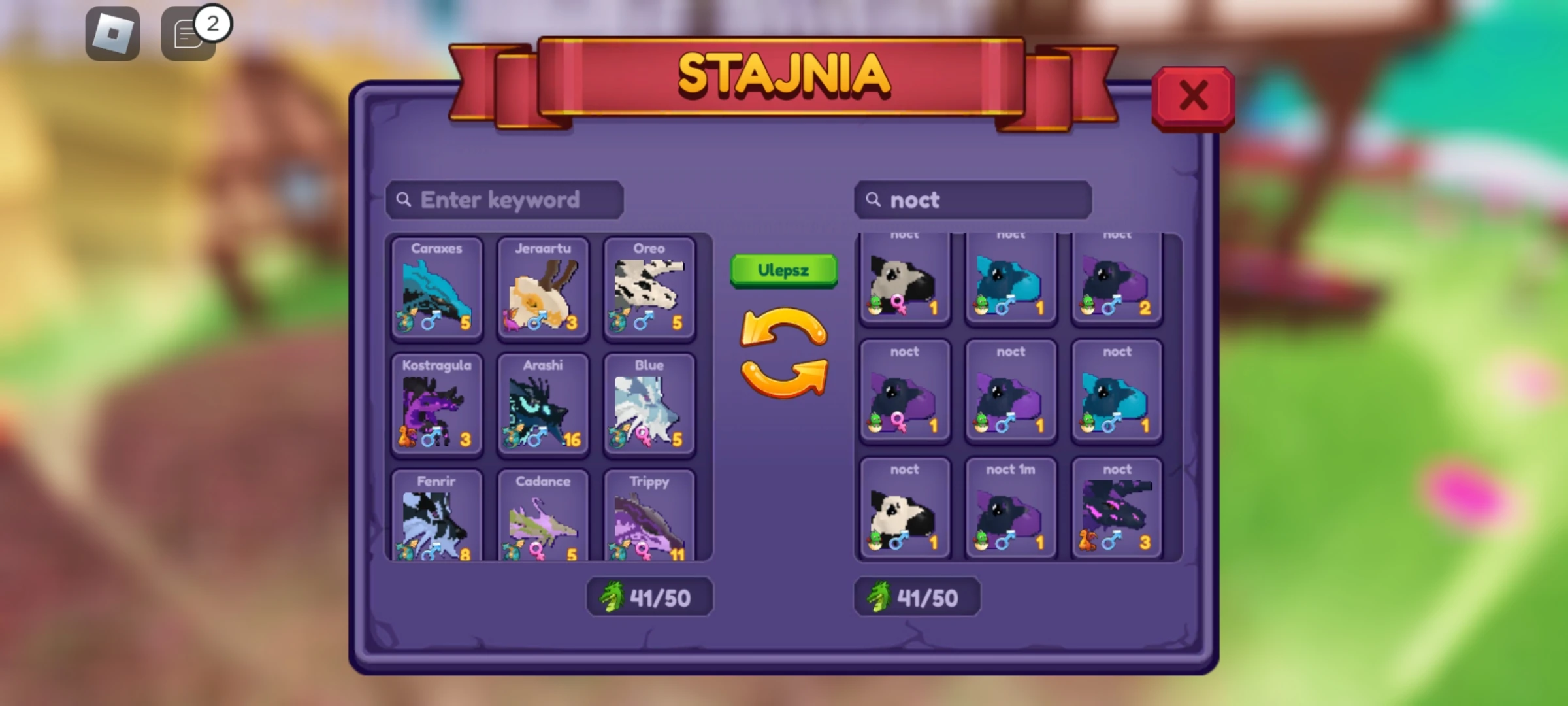This screenshot has height=706, width=1568.
Task: Click the noct search field
Action: pos(973,200)
